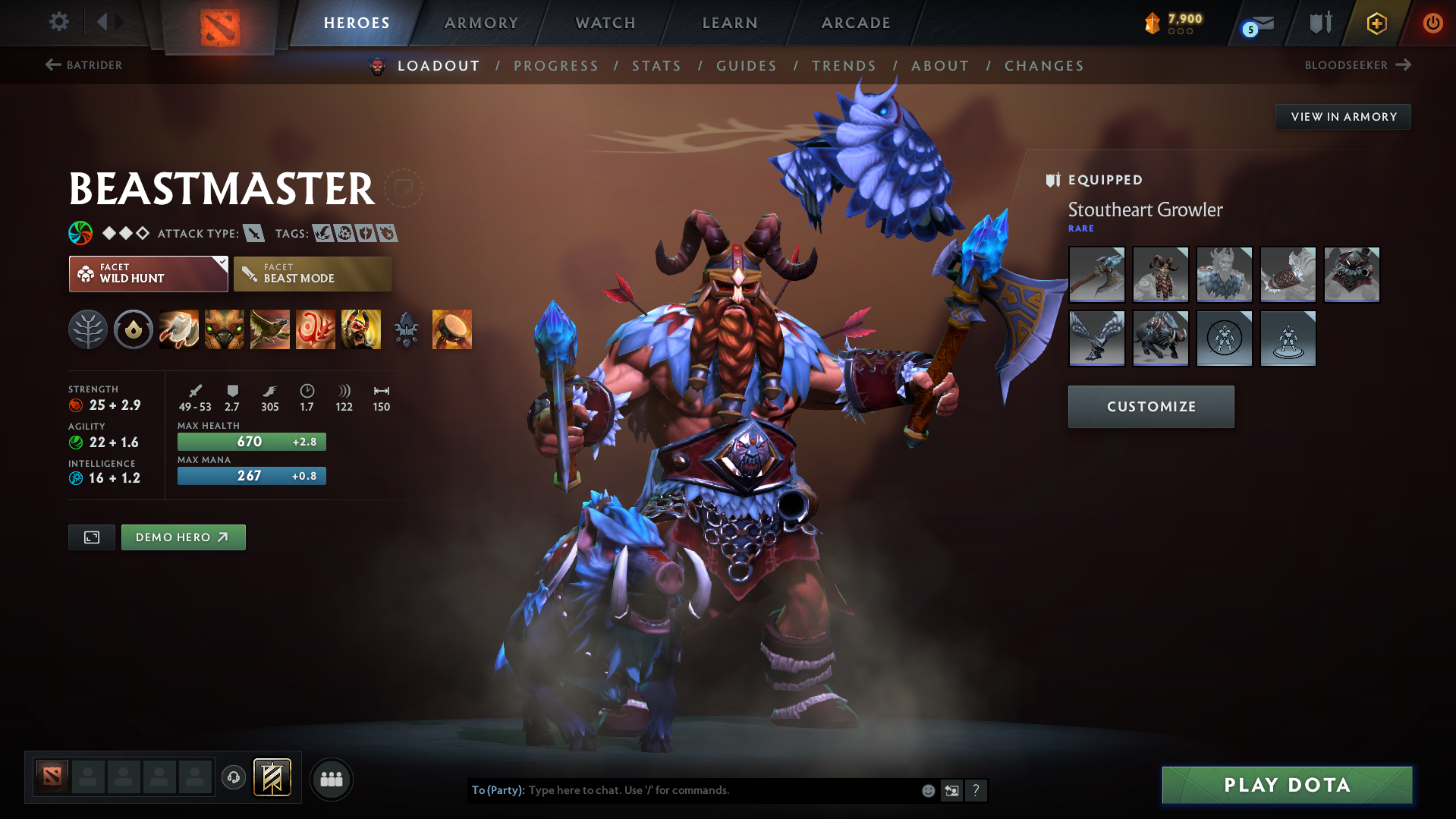This screenshot has height=819, width=1456.
Task: Switch to the ARMORY tab
Action: tap(481, 23)
